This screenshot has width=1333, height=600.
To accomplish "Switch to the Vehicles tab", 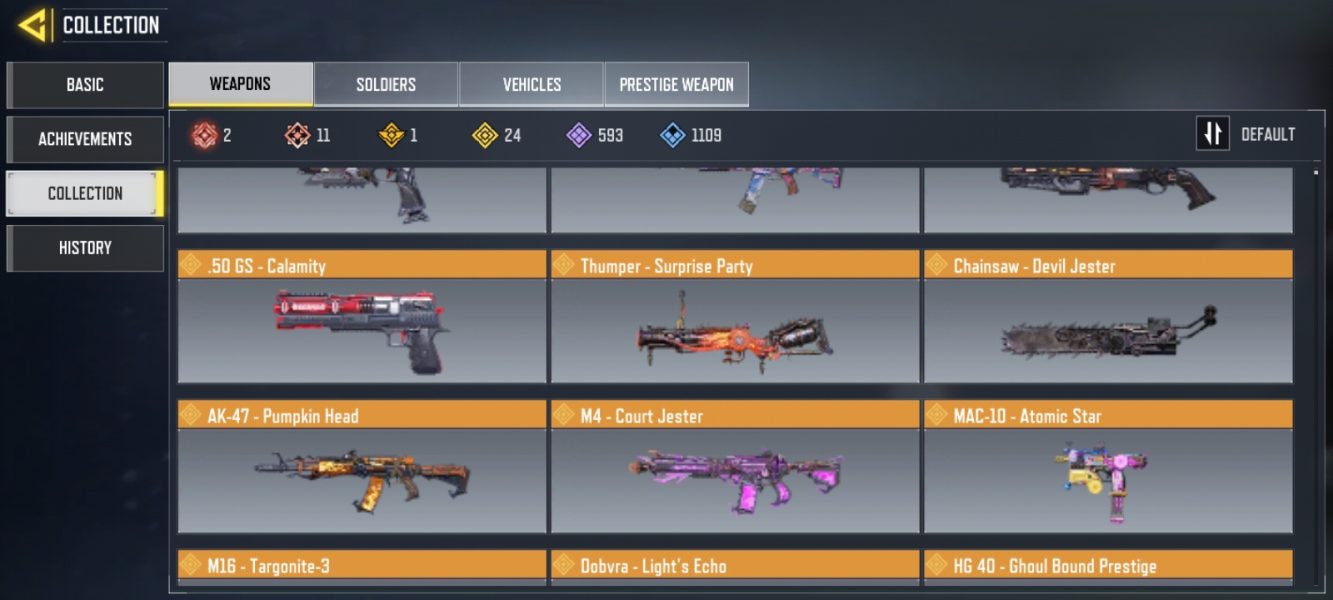I will (531, 85).
